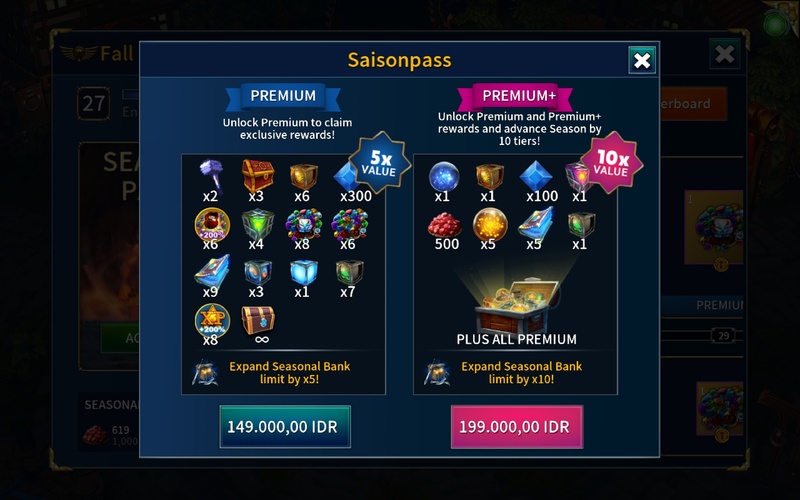Image resolution: width=800 pixels, height=500 pixels.
Task: Inspect the spellbook x9 reward
Action: [211, 272]
